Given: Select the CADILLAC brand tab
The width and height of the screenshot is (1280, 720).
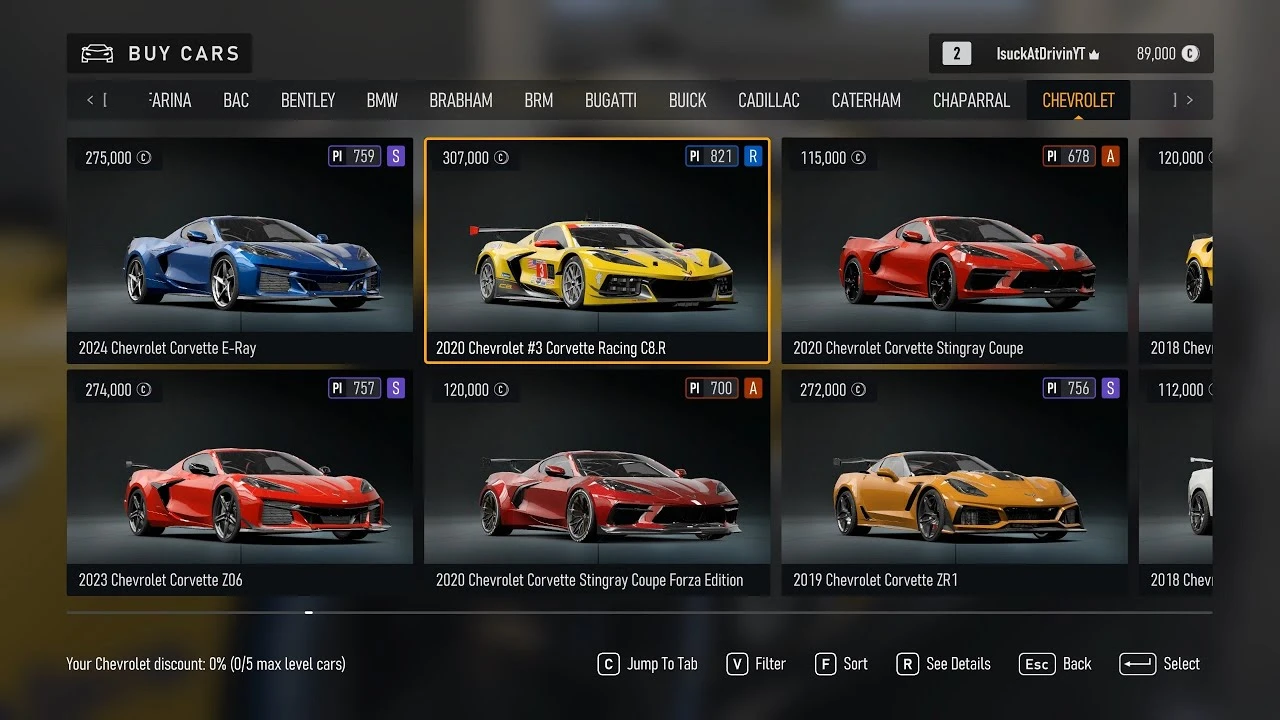Looking at the screenshot, I should click(x=768, y=100).
